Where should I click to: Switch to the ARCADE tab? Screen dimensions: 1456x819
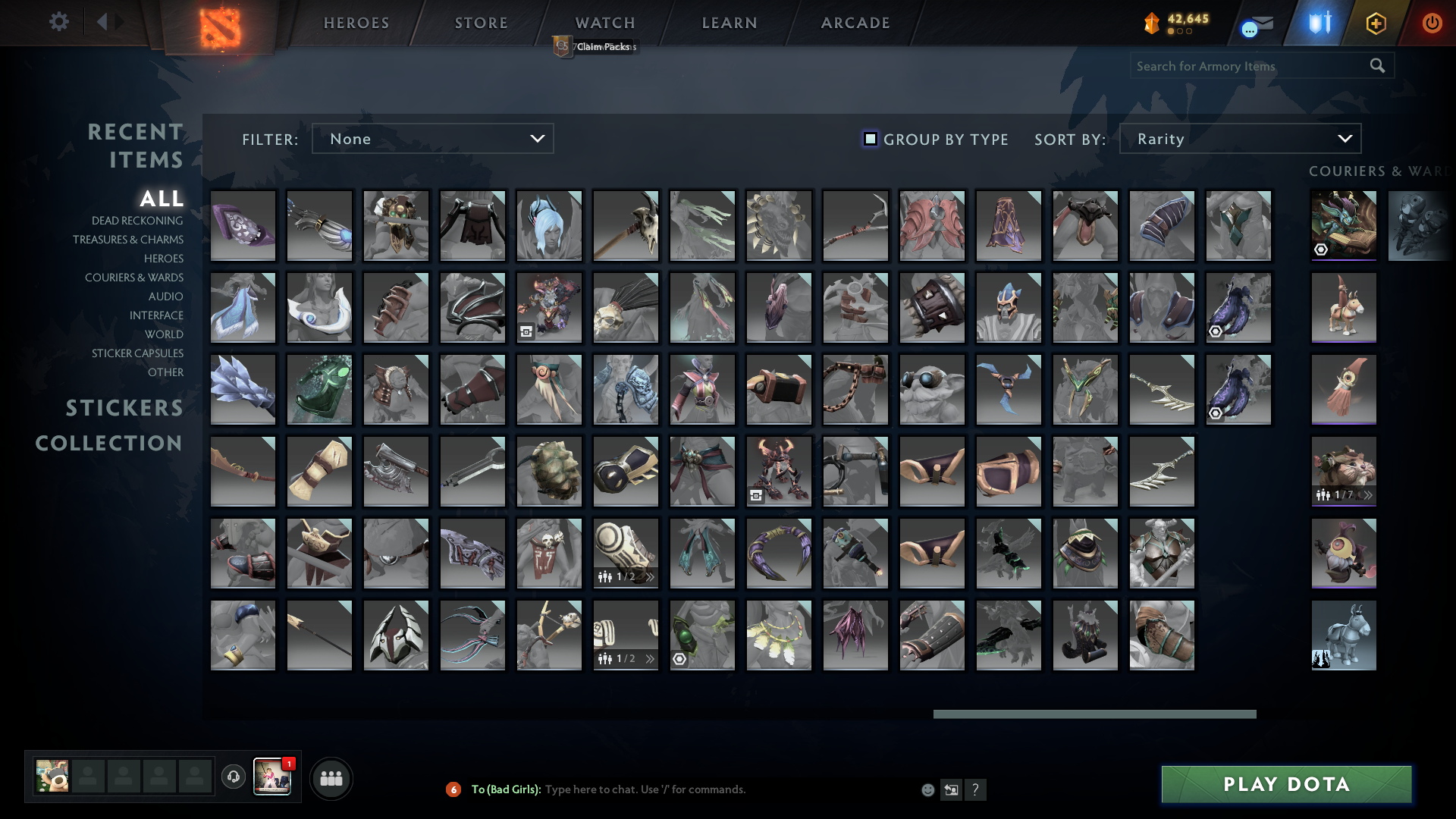(x=854, y=23)
